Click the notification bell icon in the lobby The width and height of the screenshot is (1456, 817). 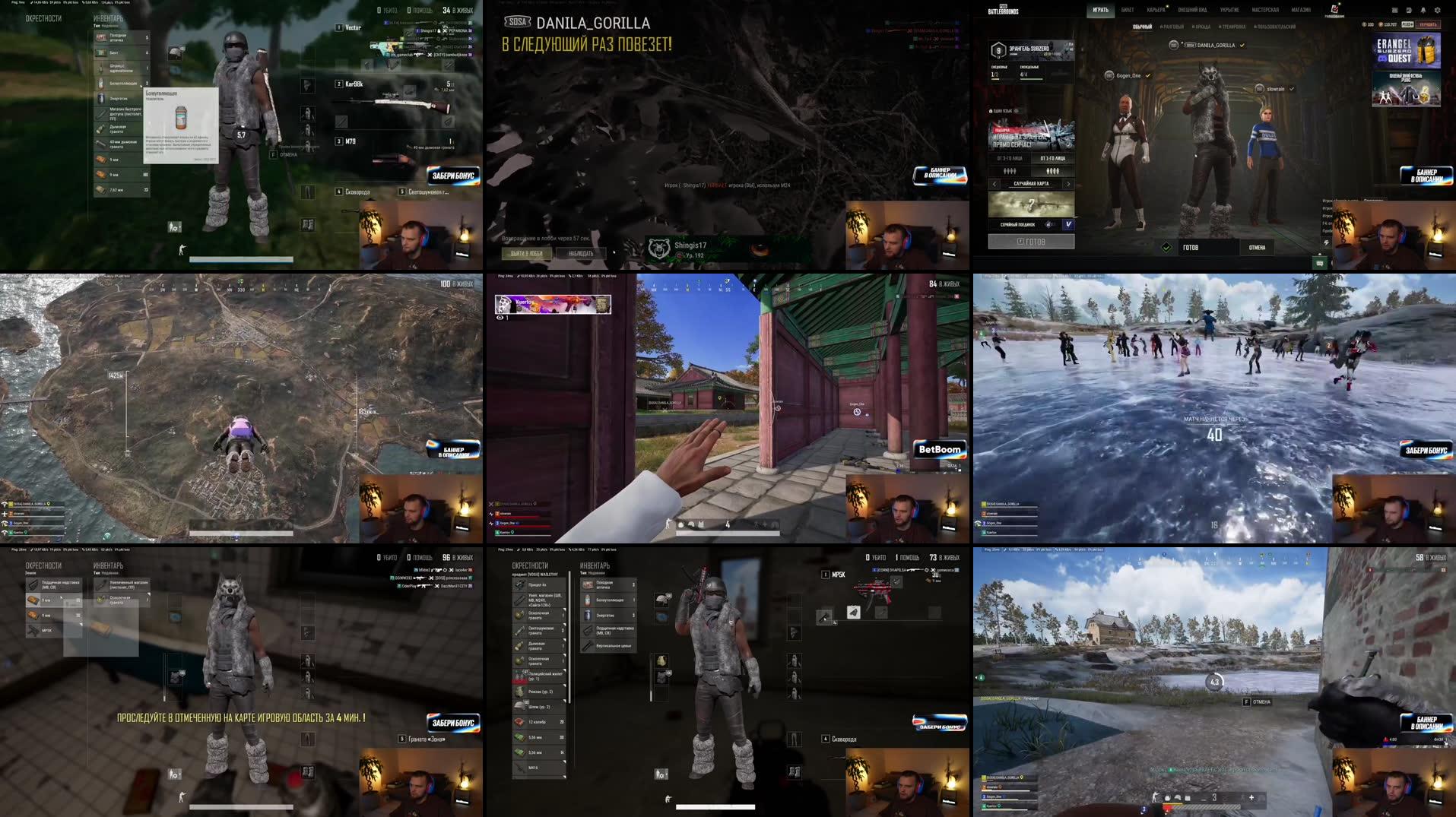pyautogui.click(x=1423, y=11)
